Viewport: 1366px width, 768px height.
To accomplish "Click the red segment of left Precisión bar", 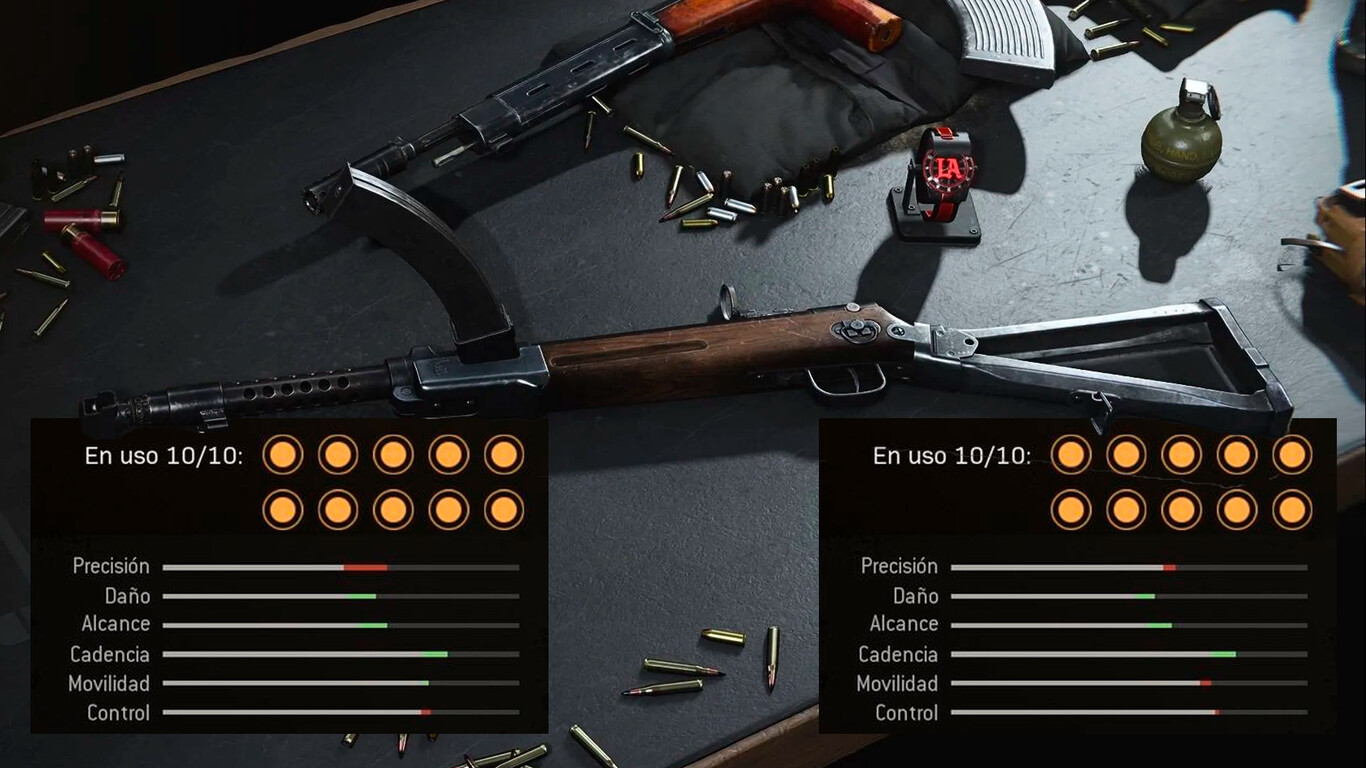I will click(x=363, y=565).
